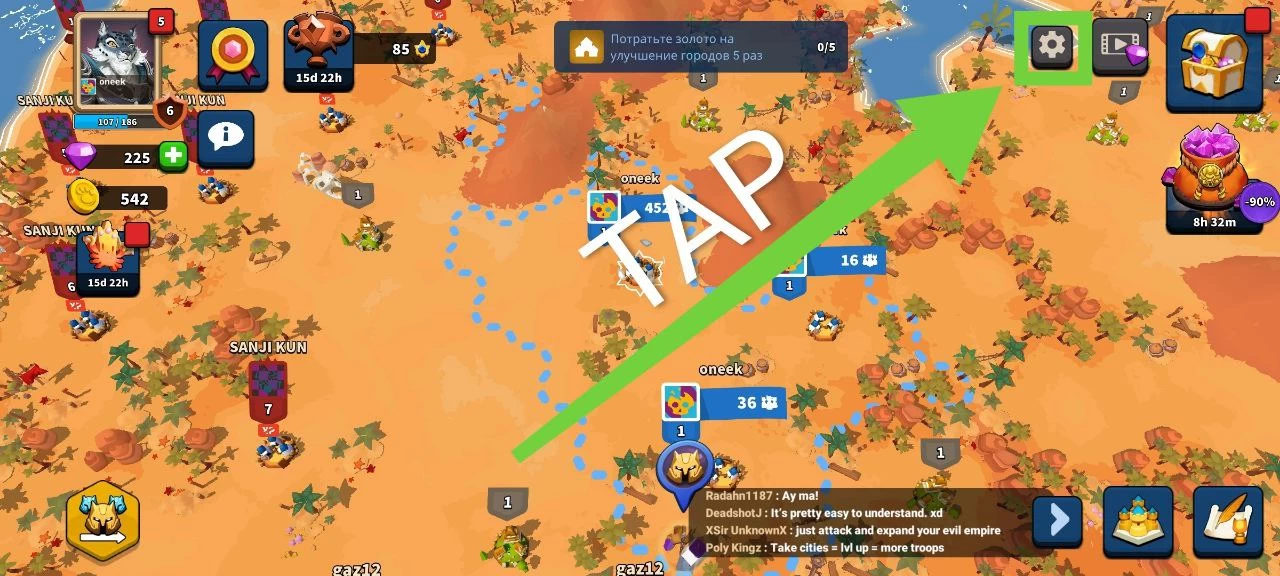Select the oneek city banner with 36 troops
1280x576 pixels.
pyautogui.click(x=724, y=402)
